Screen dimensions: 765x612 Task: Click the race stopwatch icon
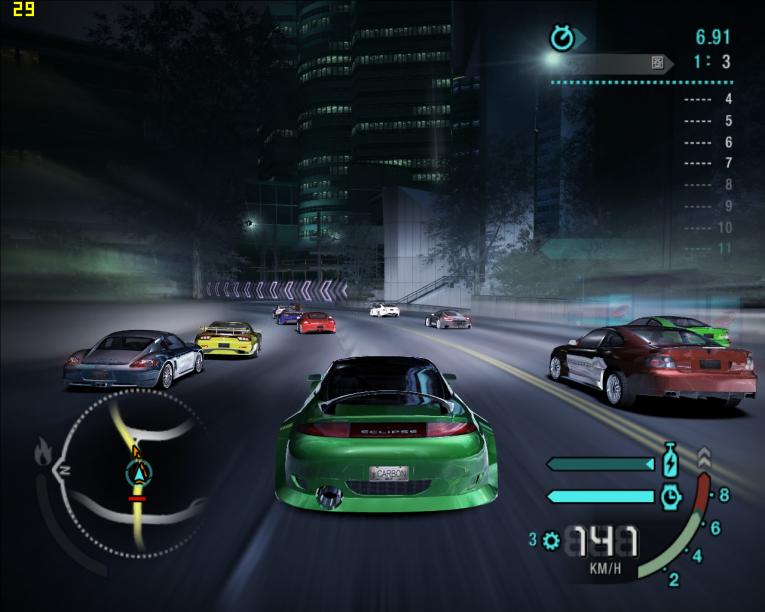coord(563,38)
